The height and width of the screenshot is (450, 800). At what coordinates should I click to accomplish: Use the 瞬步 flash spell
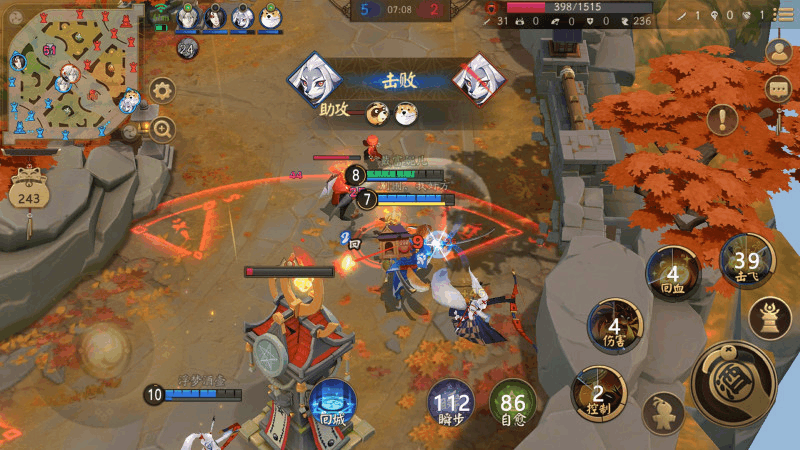(x=452, y=404)
